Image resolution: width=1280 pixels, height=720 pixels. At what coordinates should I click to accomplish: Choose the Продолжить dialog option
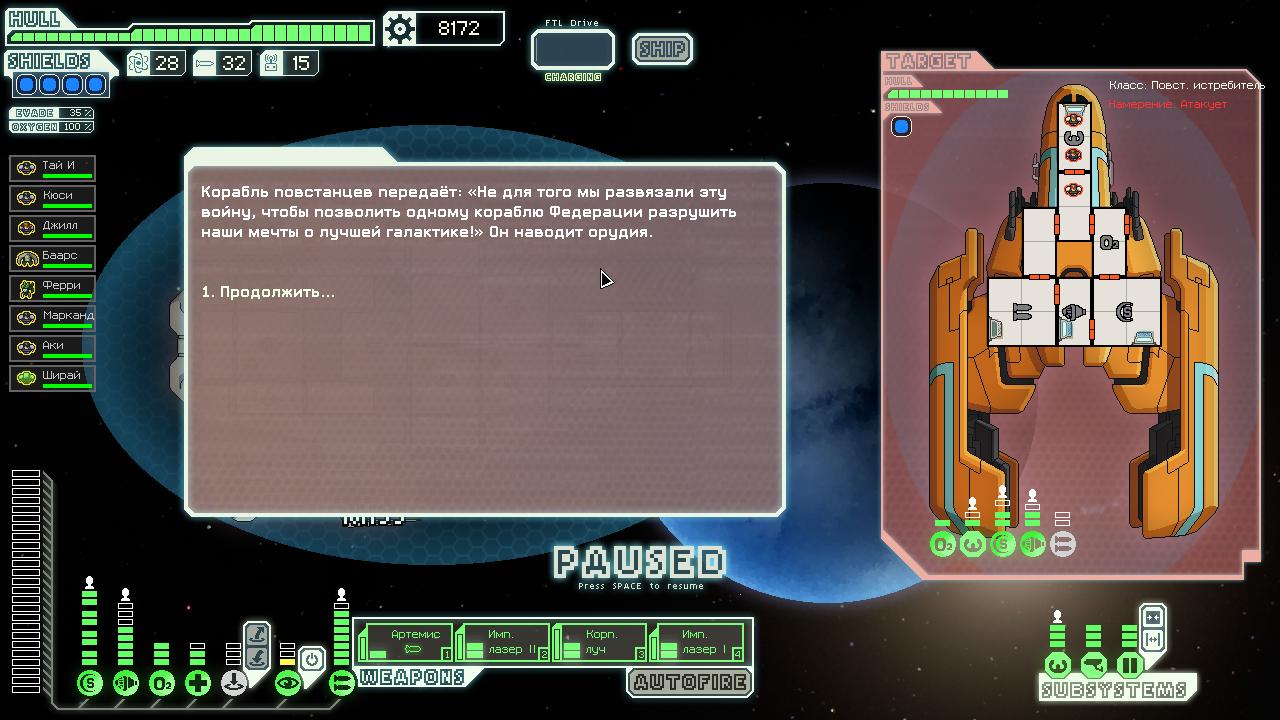[x=268, y=292]
